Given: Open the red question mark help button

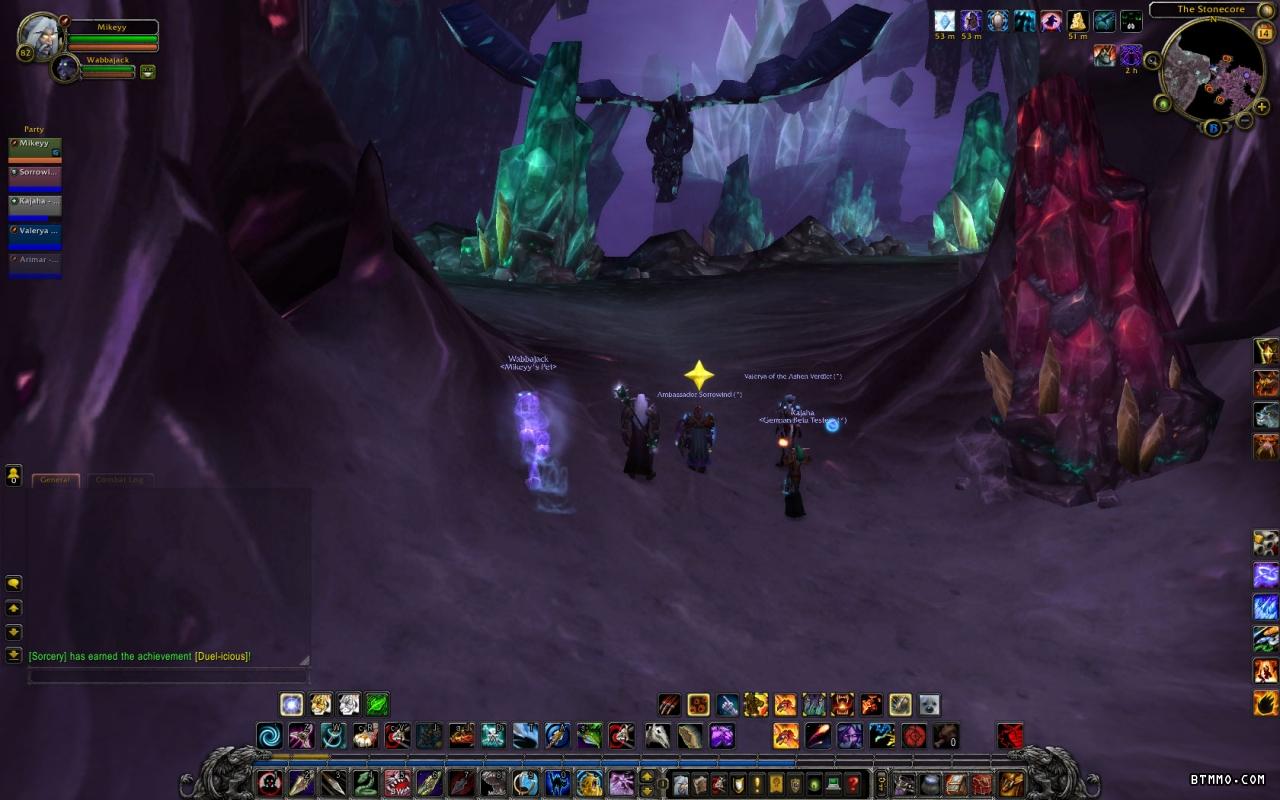Looking at the screenshot, I should tap(853, 784).
